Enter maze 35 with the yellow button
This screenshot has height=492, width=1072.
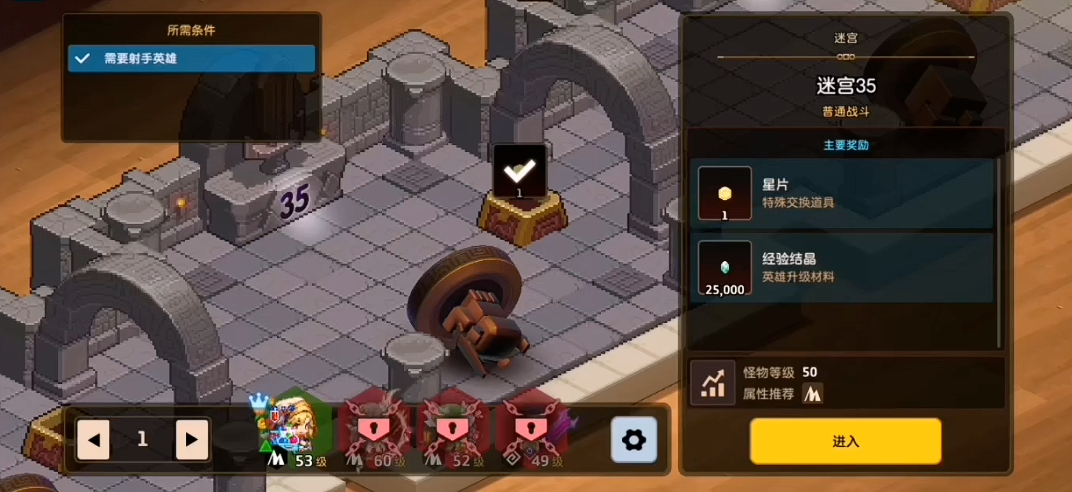(x=845, y=441)
